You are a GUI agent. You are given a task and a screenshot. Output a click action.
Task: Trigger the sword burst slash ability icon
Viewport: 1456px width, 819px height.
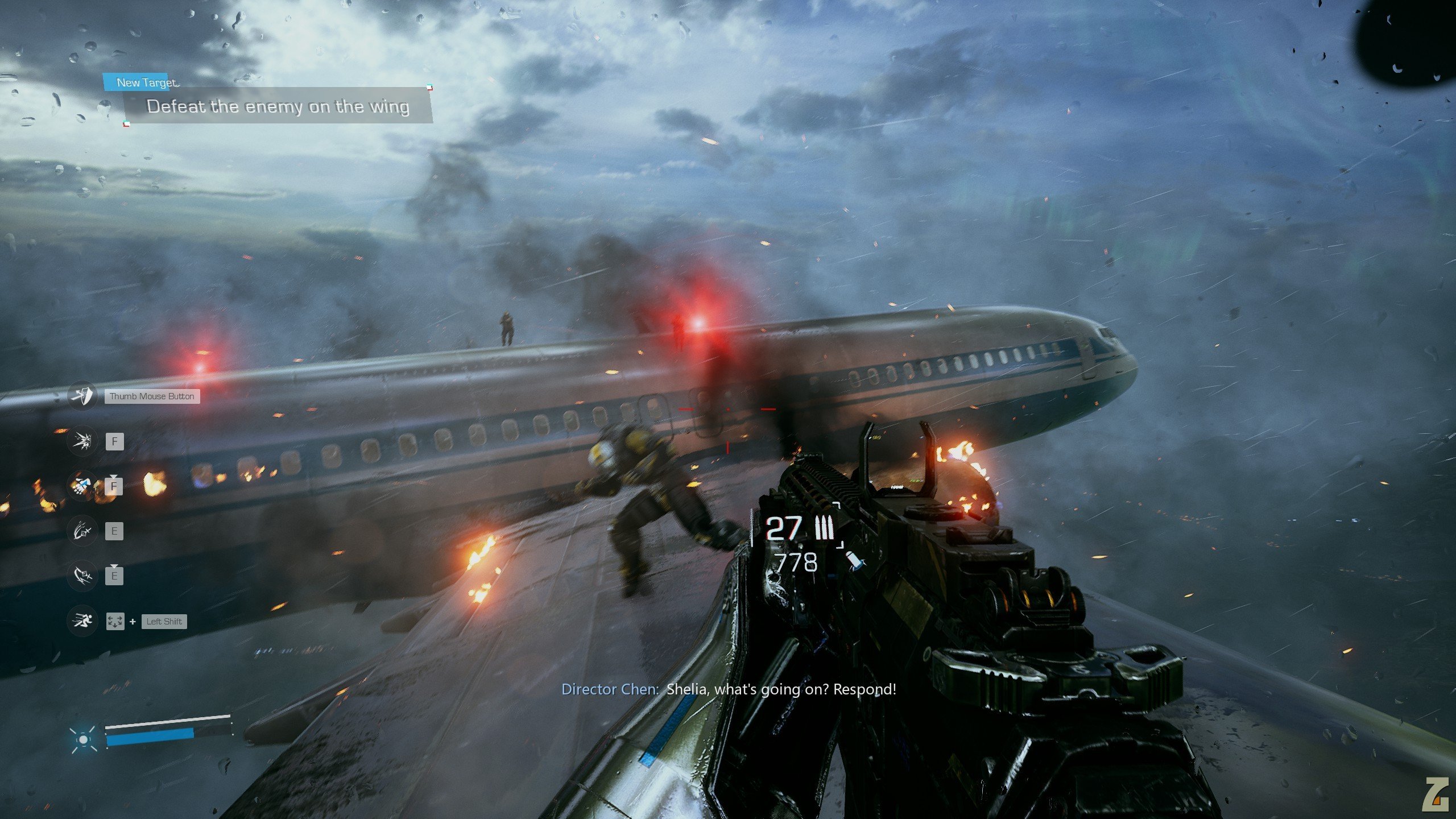tap(82, 441)
